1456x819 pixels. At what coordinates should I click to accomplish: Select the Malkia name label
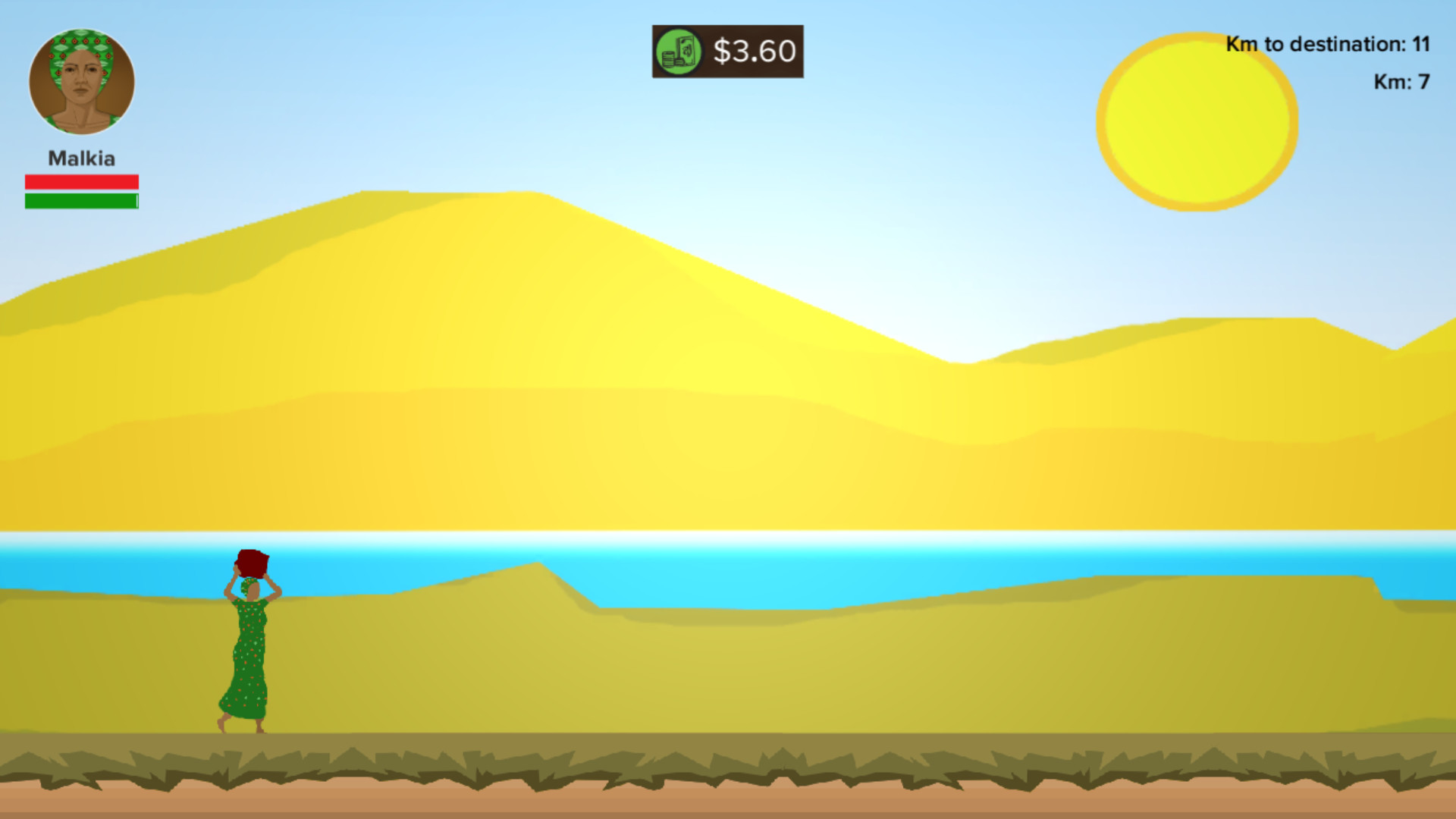click(82, 158)
